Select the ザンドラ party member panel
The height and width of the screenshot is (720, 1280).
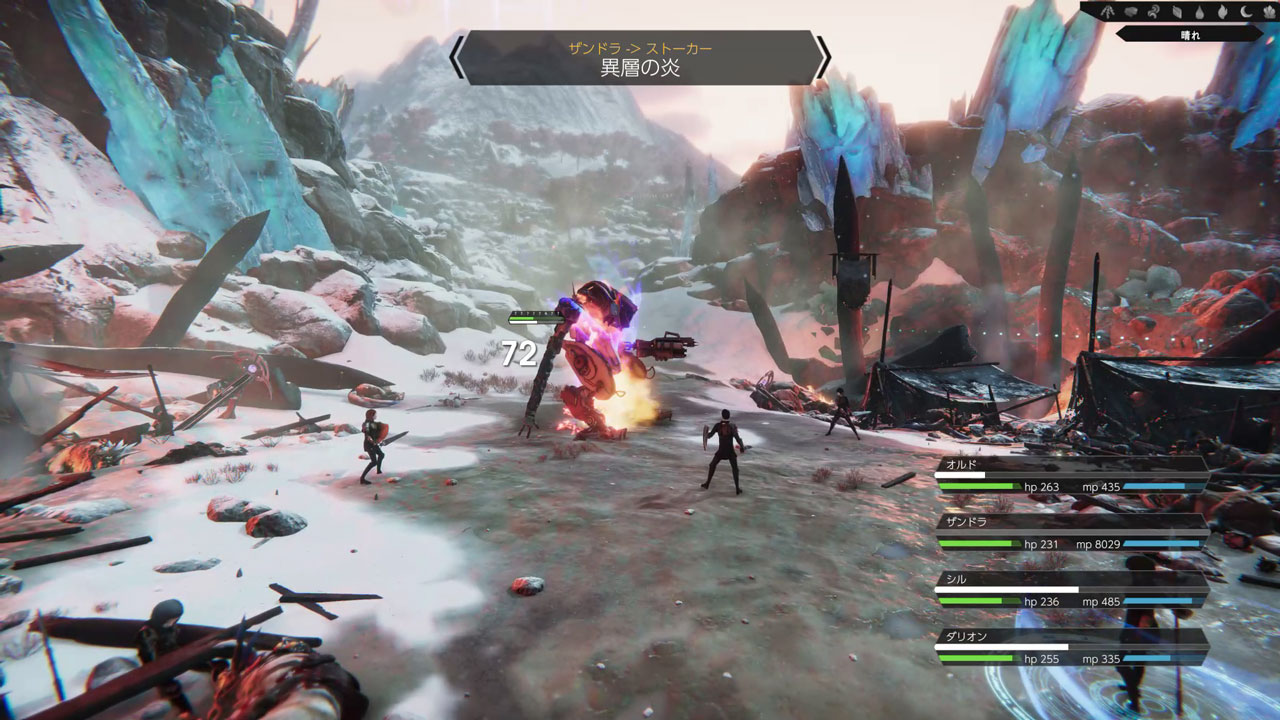(x=1071, y=534)
